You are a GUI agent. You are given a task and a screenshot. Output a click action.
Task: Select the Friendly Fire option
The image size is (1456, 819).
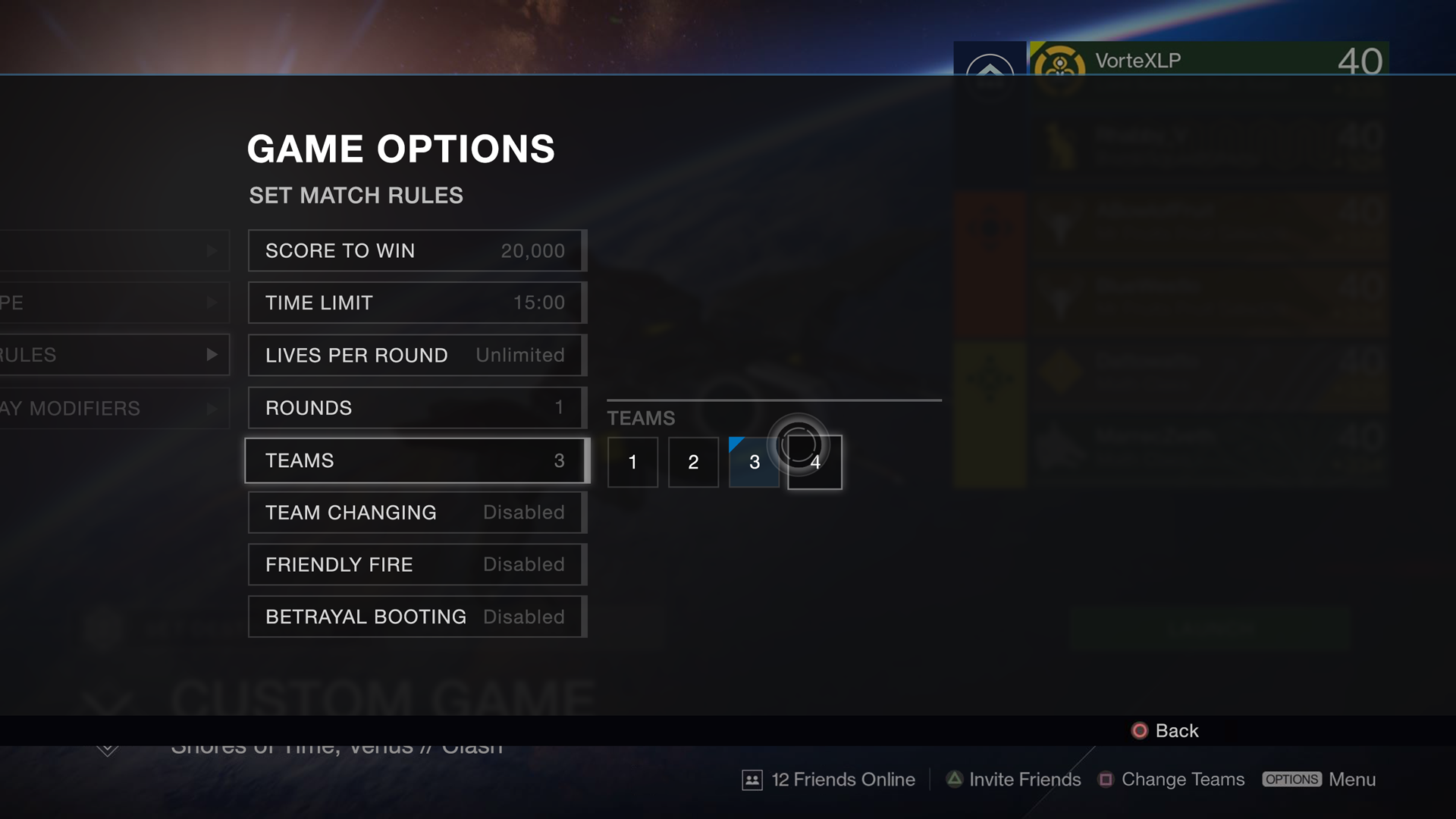click(416, 565)
